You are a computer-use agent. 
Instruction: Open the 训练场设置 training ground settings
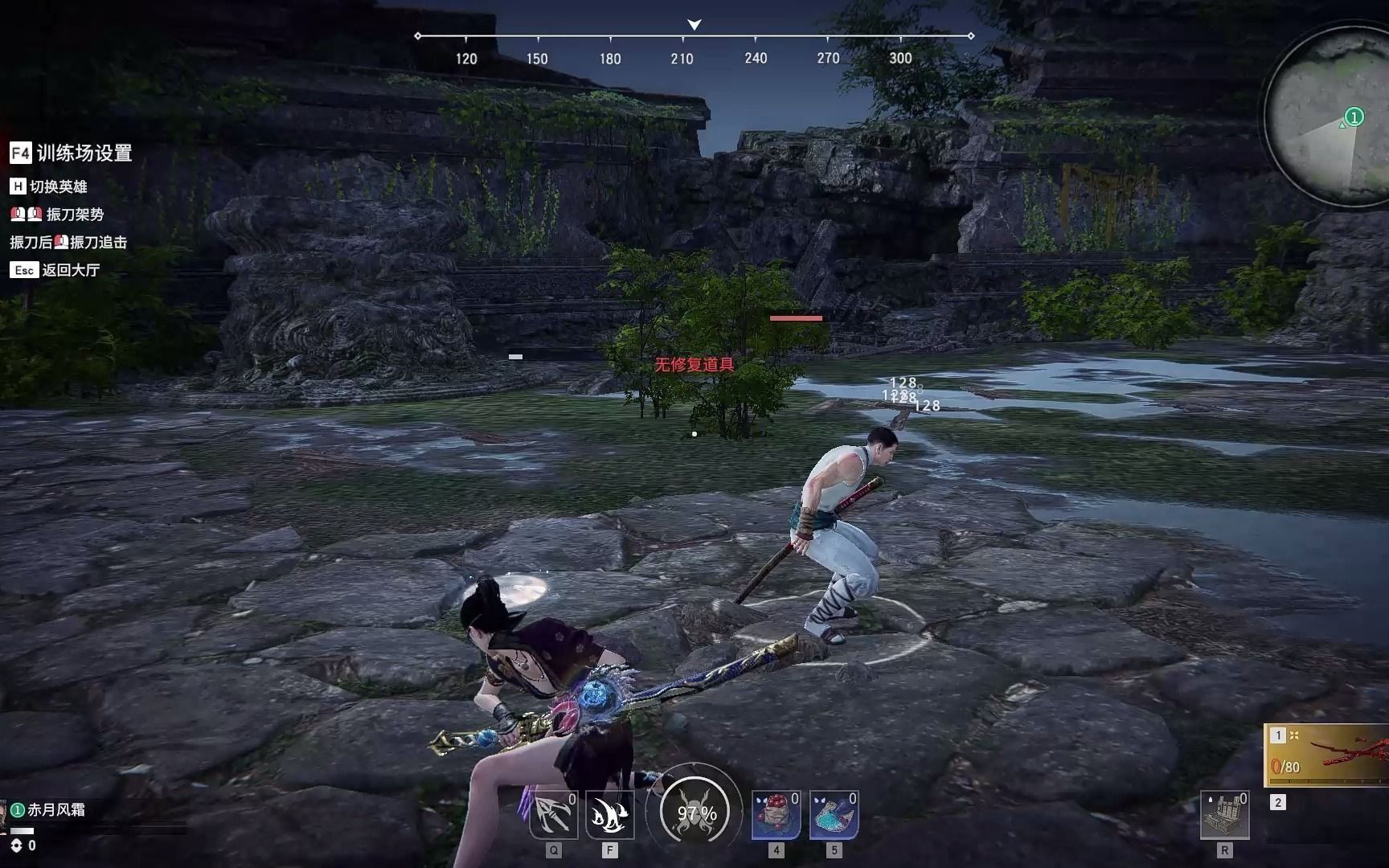71,153
